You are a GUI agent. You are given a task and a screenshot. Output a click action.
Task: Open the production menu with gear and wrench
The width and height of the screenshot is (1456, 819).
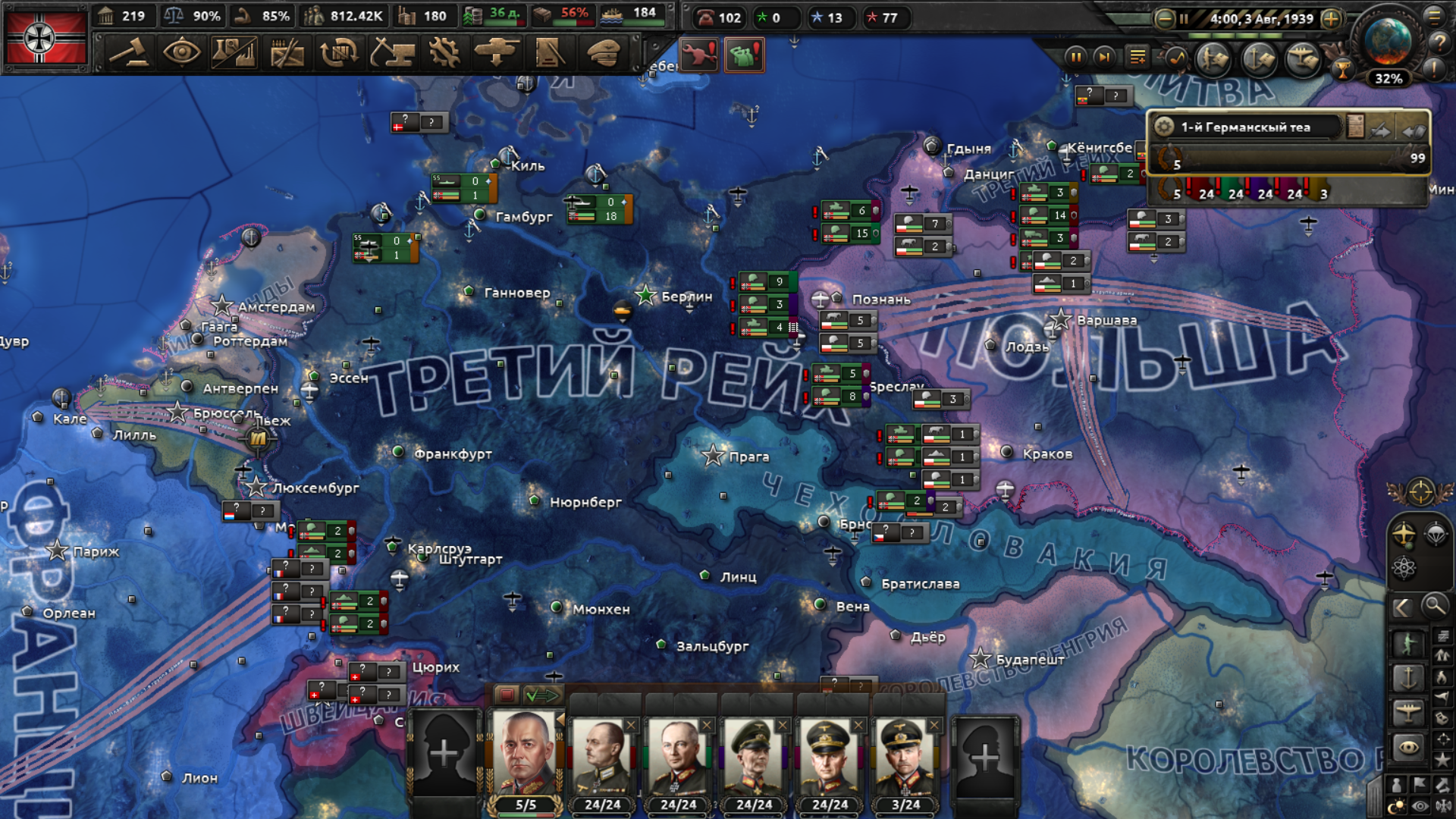point(444,53)
